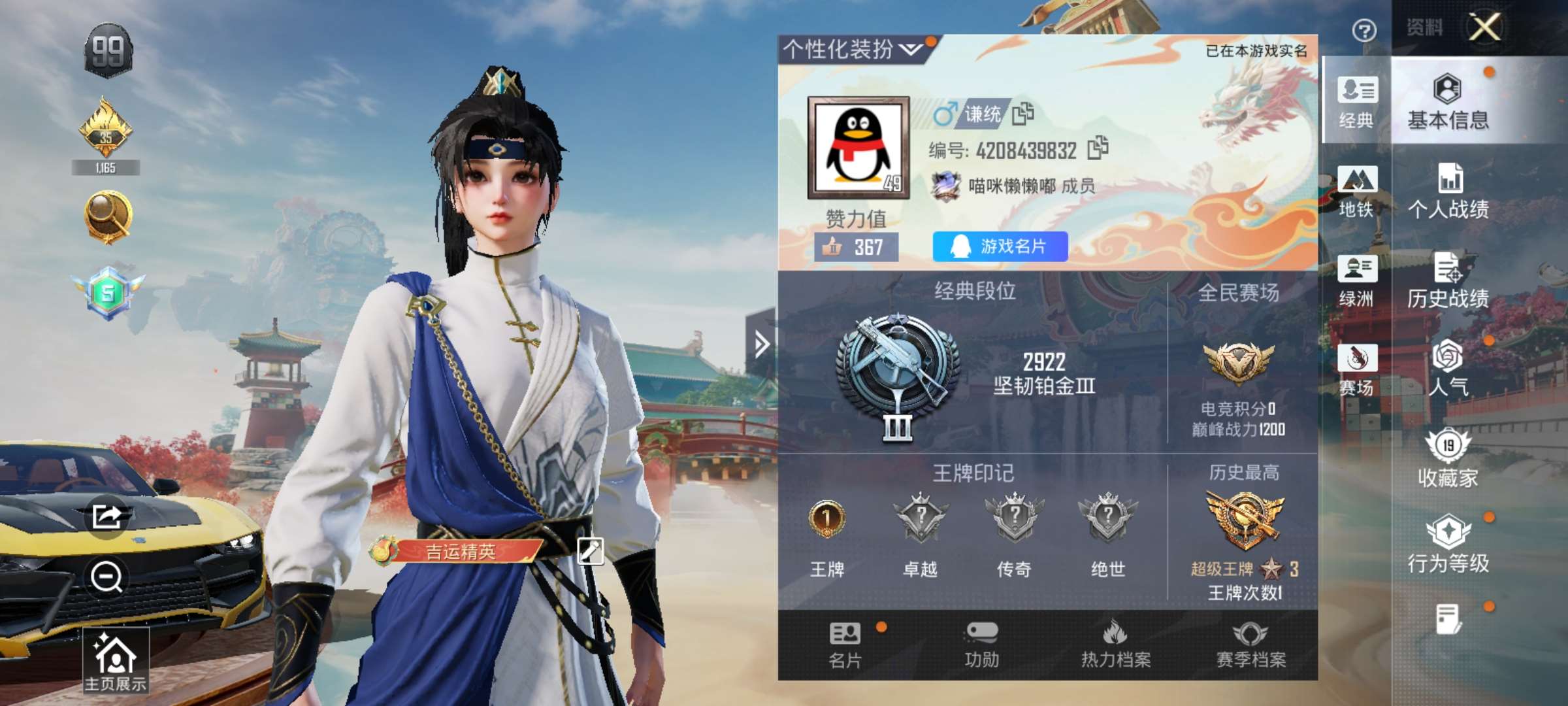
Task: Switch to the 经典 mode tab
Action: click(x=1356, y=101)
